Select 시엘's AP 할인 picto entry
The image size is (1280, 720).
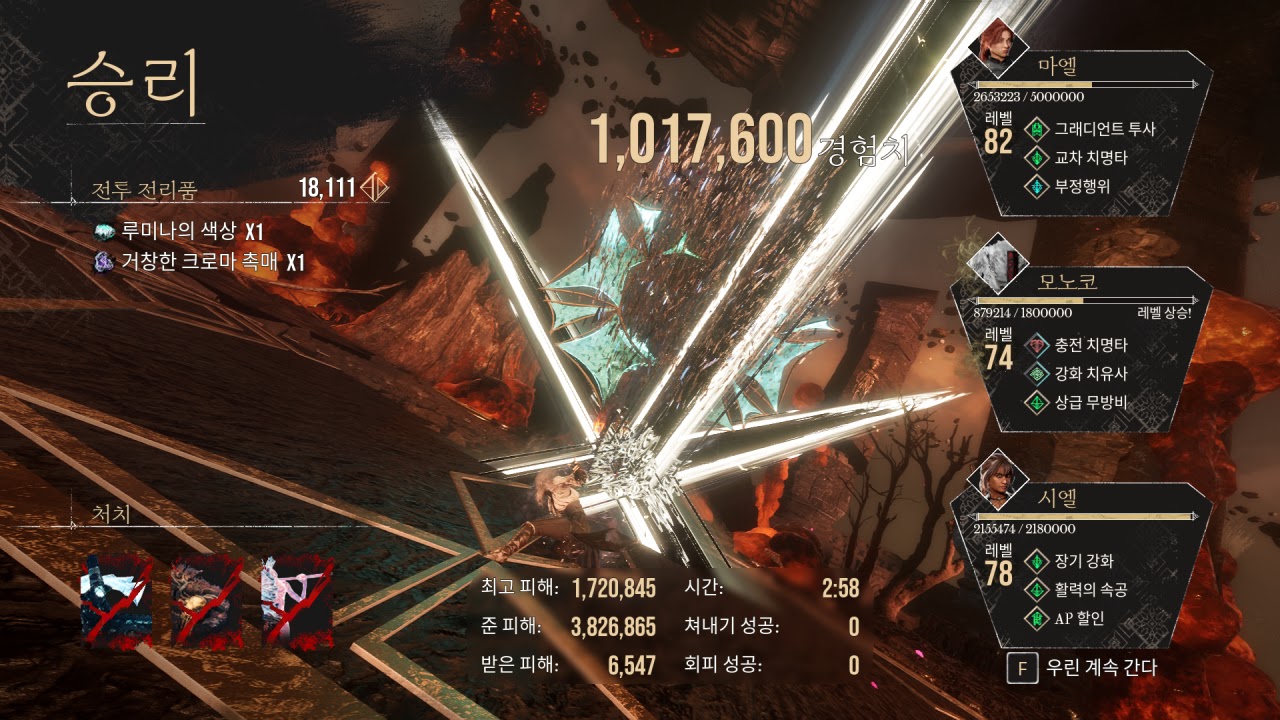point(1078,618)
